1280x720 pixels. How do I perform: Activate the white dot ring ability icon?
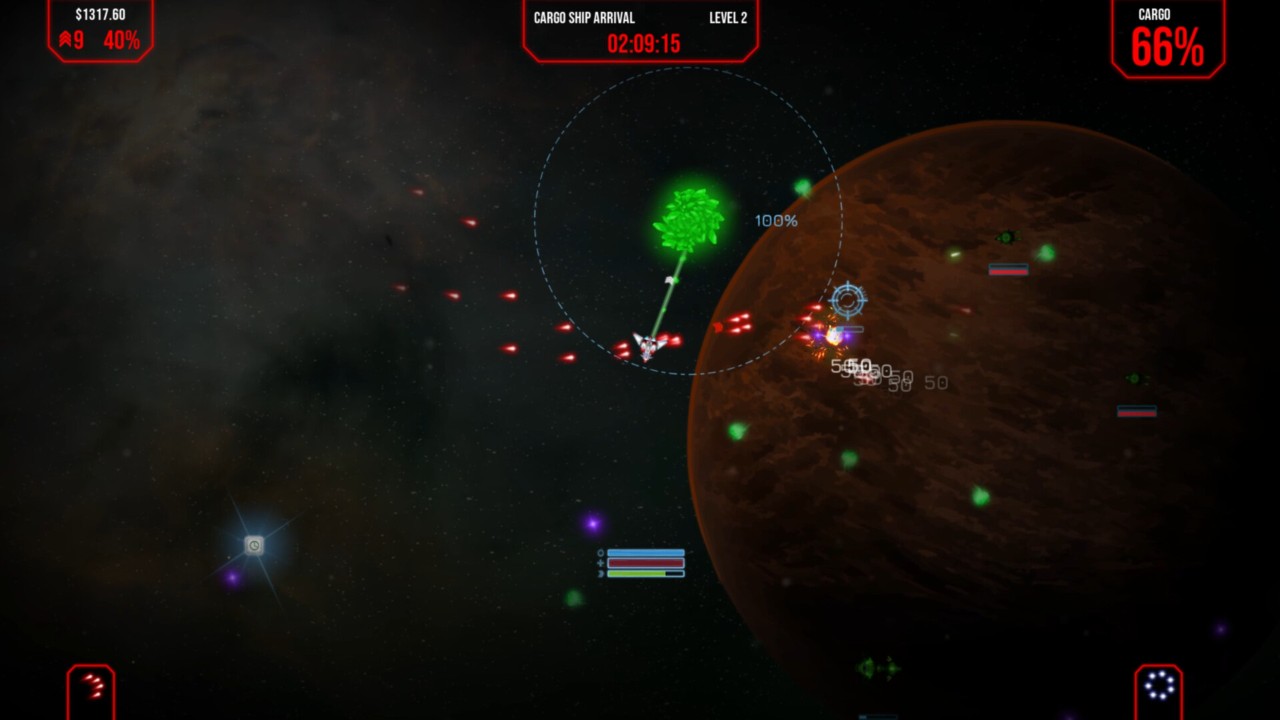pos(1159,687)
